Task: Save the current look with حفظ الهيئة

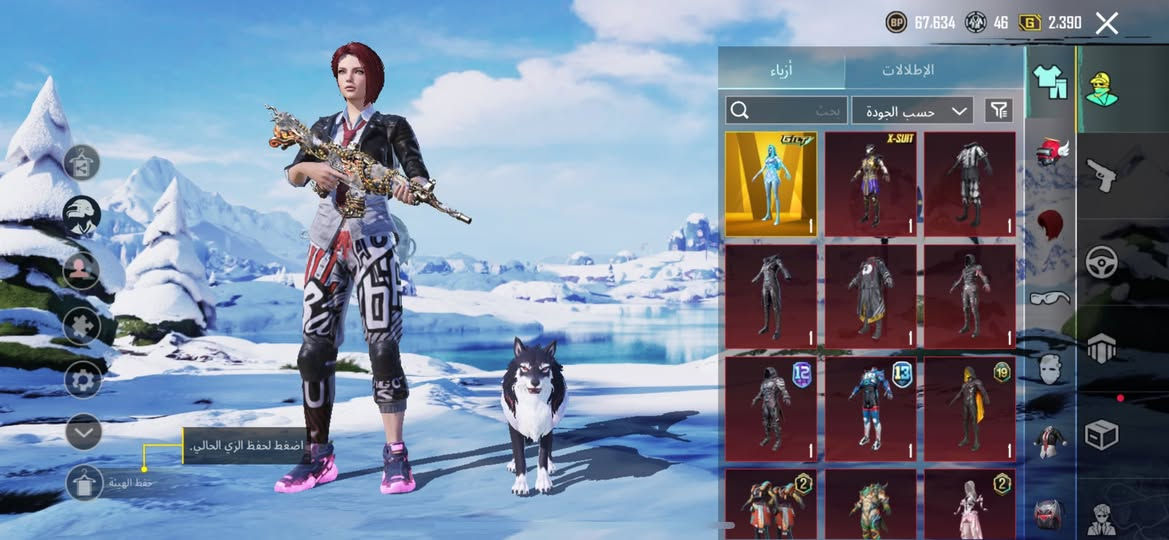Action: coord(85,483)
